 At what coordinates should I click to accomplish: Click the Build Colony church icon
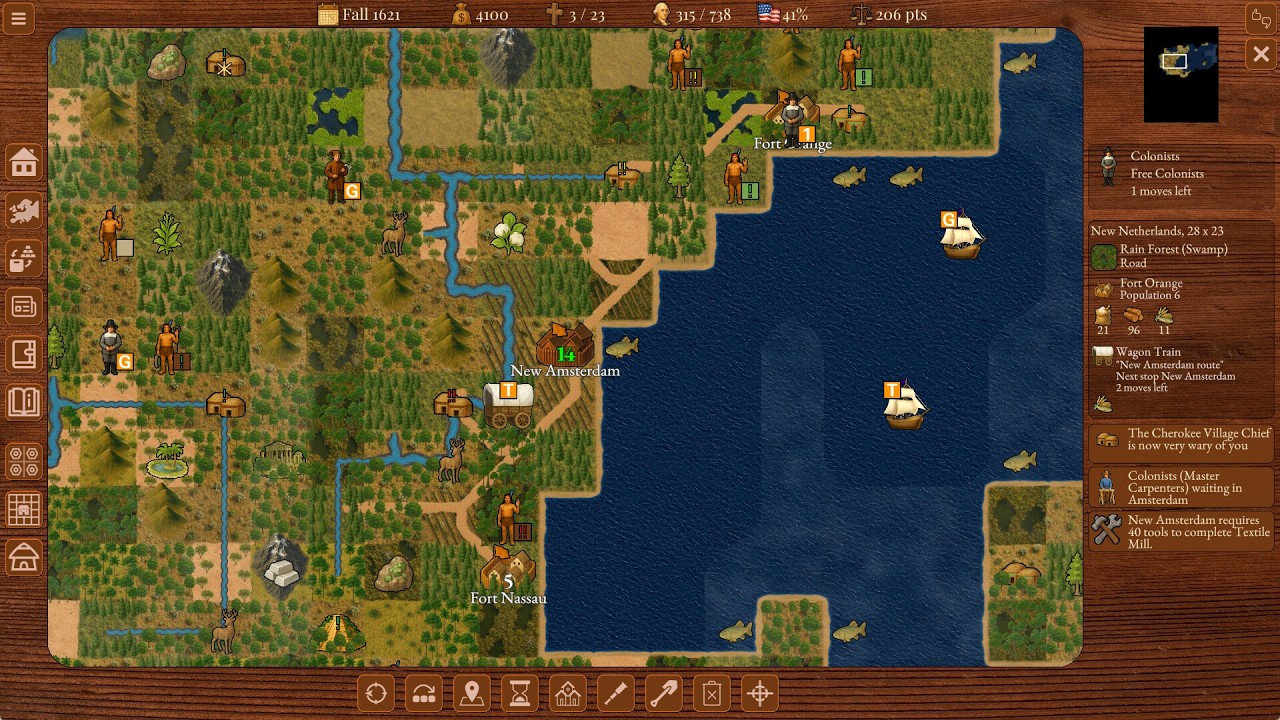567,692
